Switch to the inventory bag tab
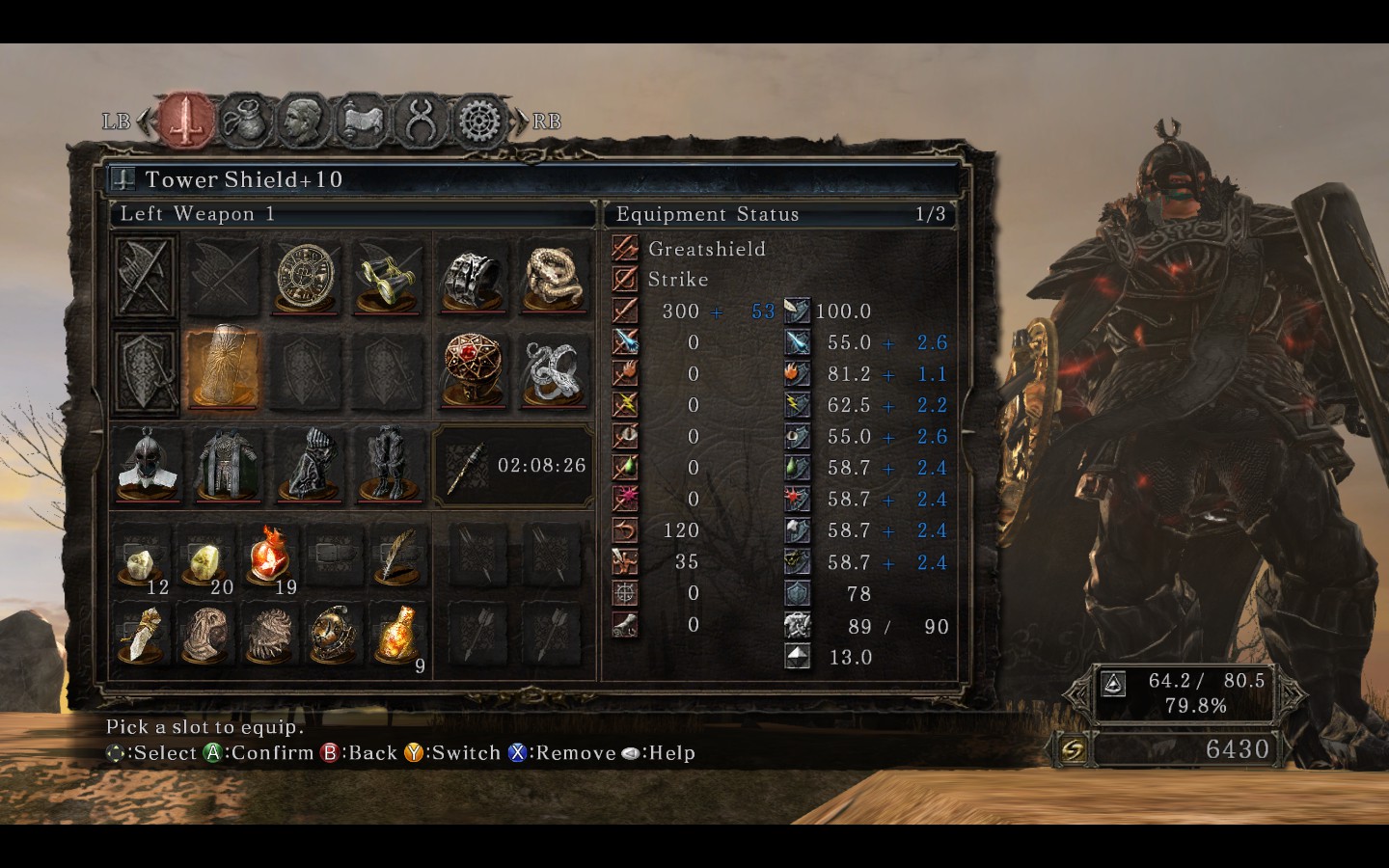Viewport: 1389px width, 868px height. point(245,121)
